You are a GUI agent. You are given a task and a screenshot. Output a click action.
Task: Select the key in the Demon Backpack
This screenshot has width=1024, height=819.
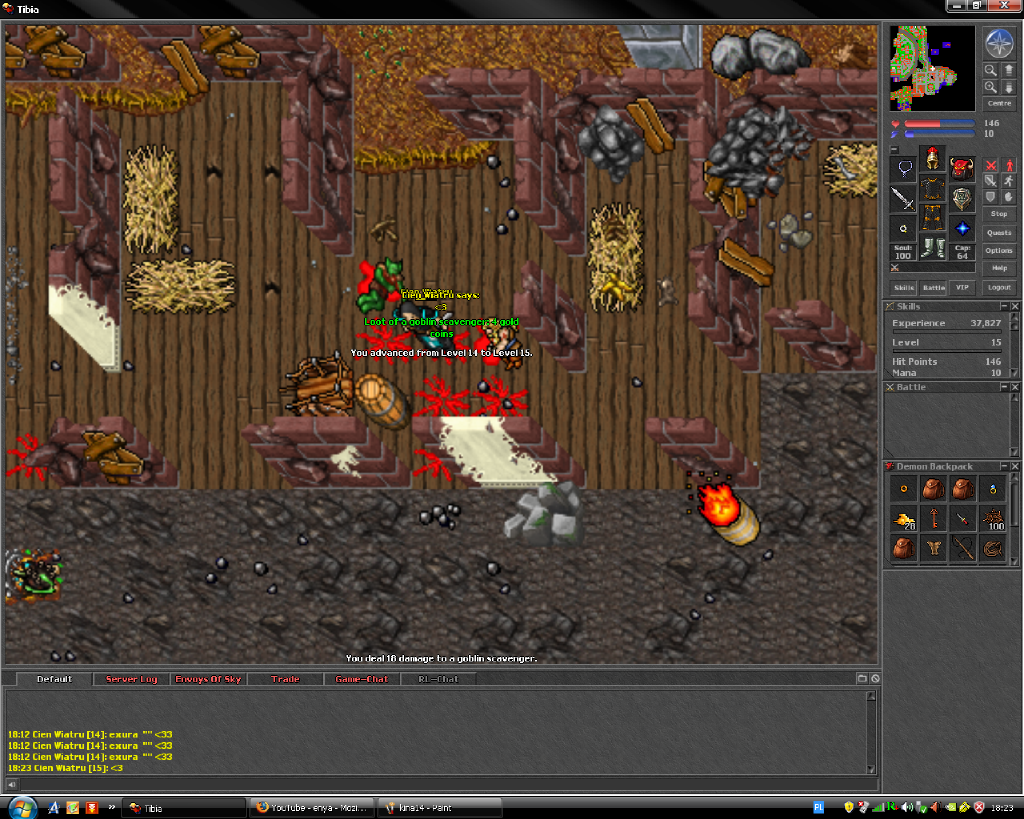933,519
